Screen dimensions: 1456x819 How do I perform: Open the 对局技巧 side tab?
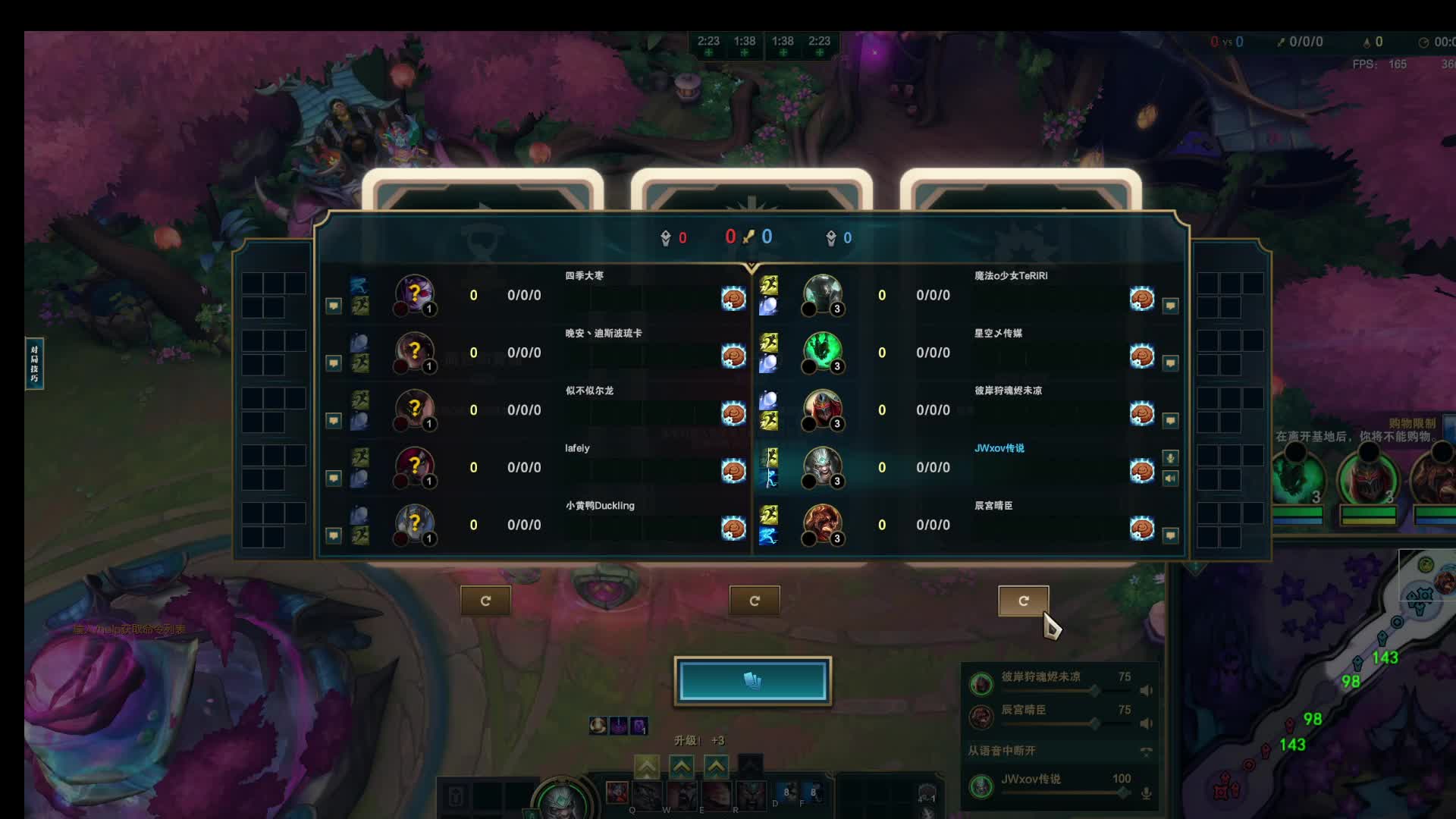tap(34, 363)
